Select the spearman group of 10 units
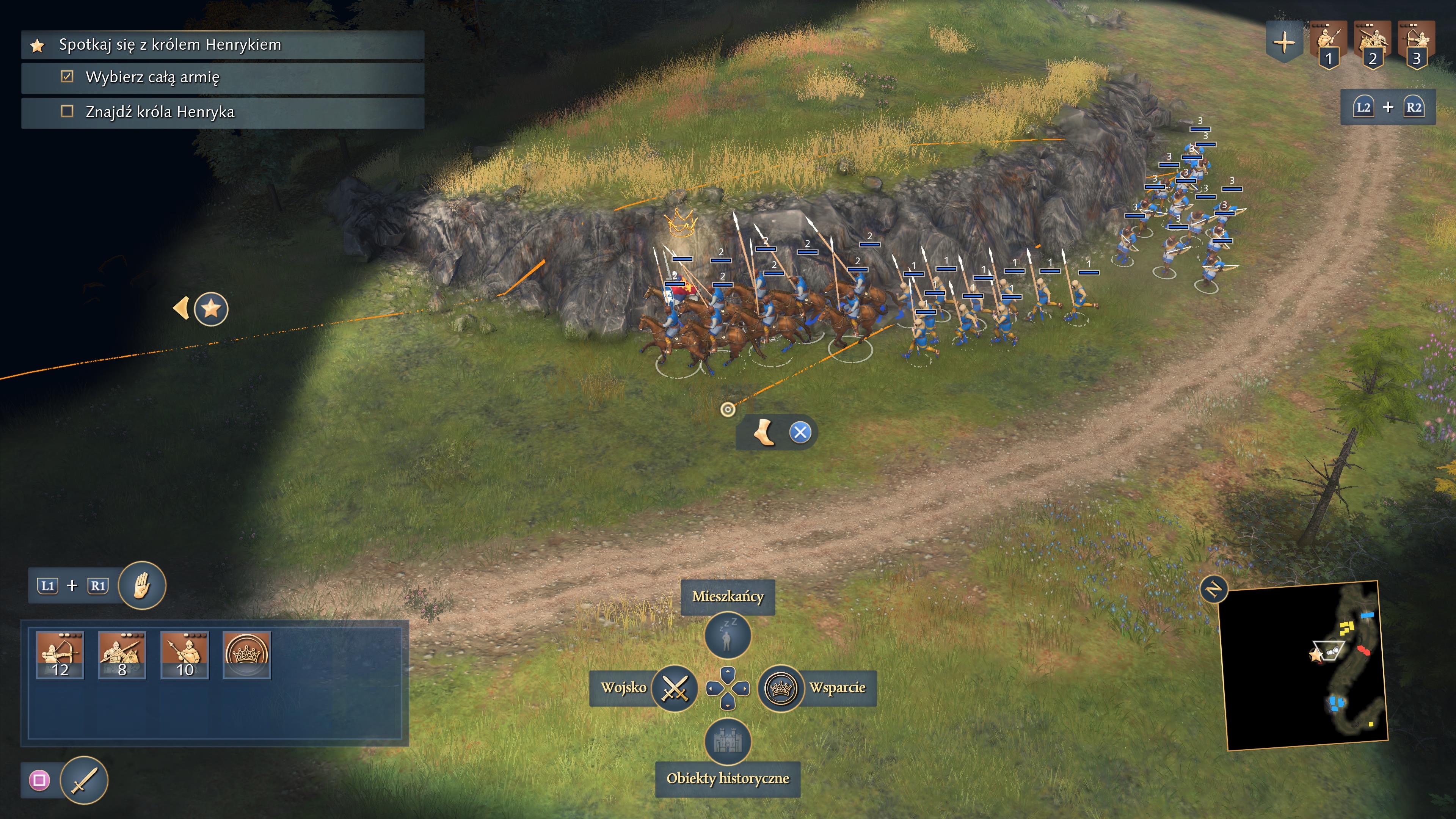The image size is (1456, 819). pos(185,654)
